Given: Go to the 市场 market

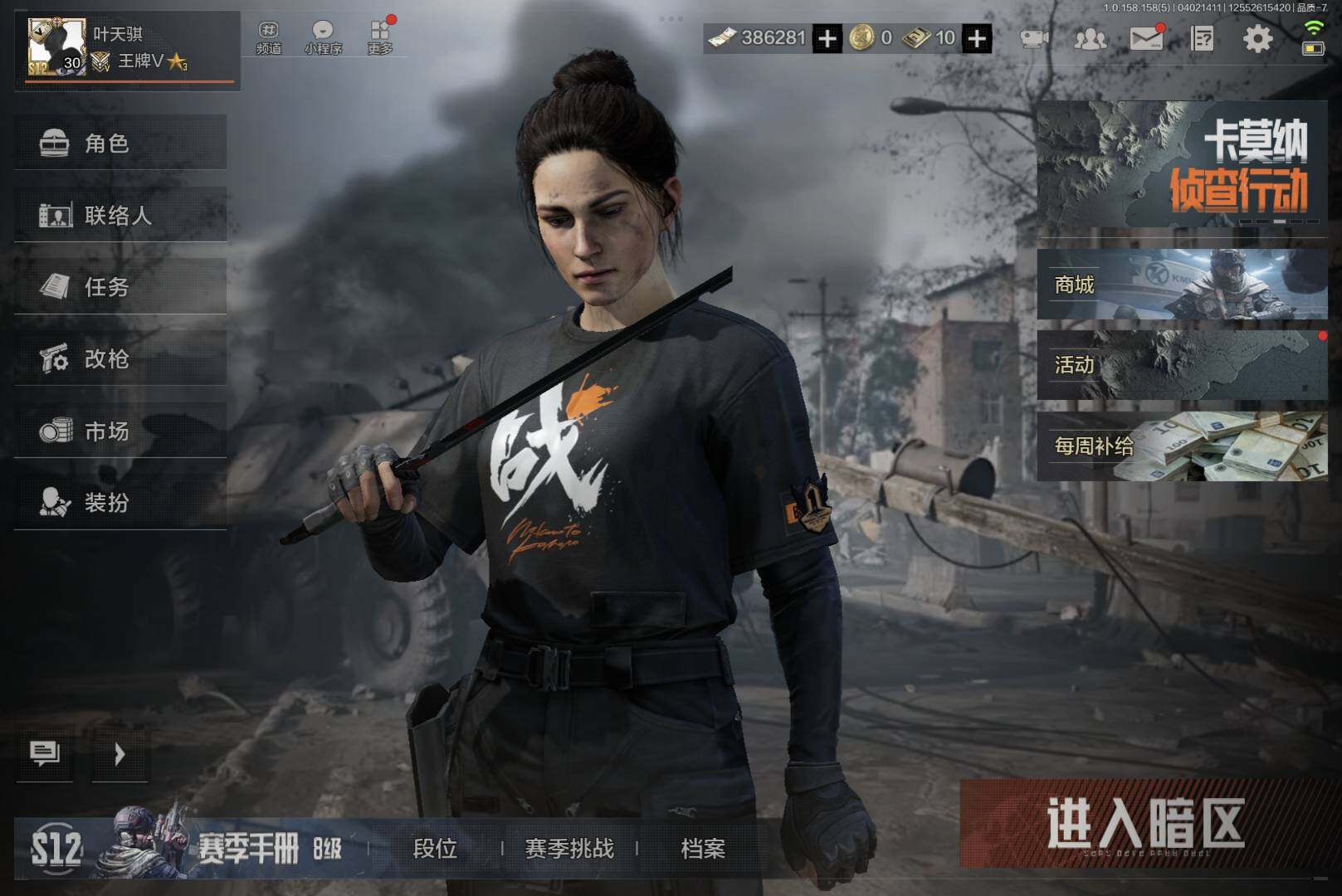Looking at the screenshot, I should 120,431.
